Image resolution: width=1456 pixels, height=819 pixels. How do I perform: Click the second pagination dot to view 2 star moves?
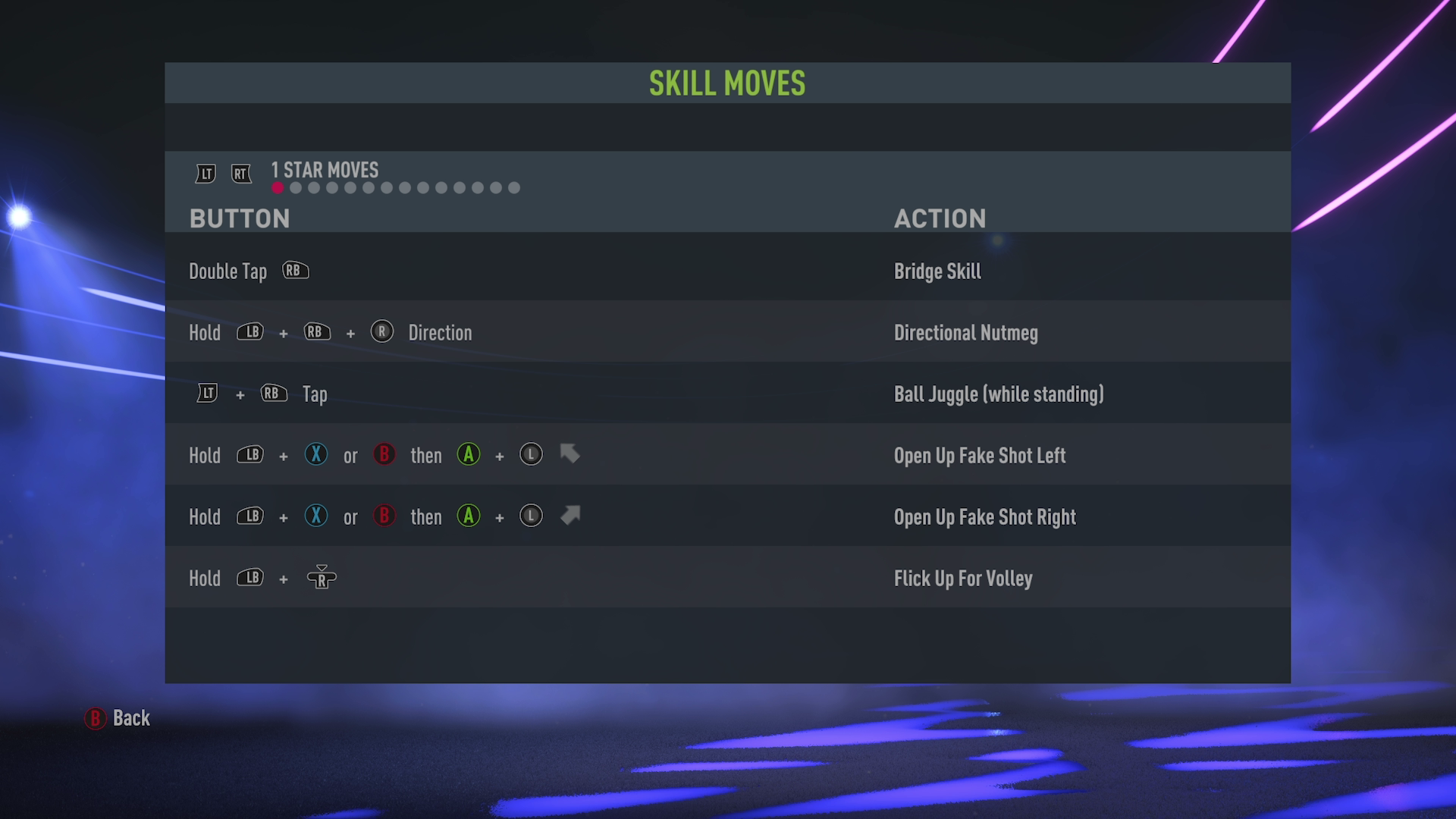pyautogui.click(x=296, y=188)
